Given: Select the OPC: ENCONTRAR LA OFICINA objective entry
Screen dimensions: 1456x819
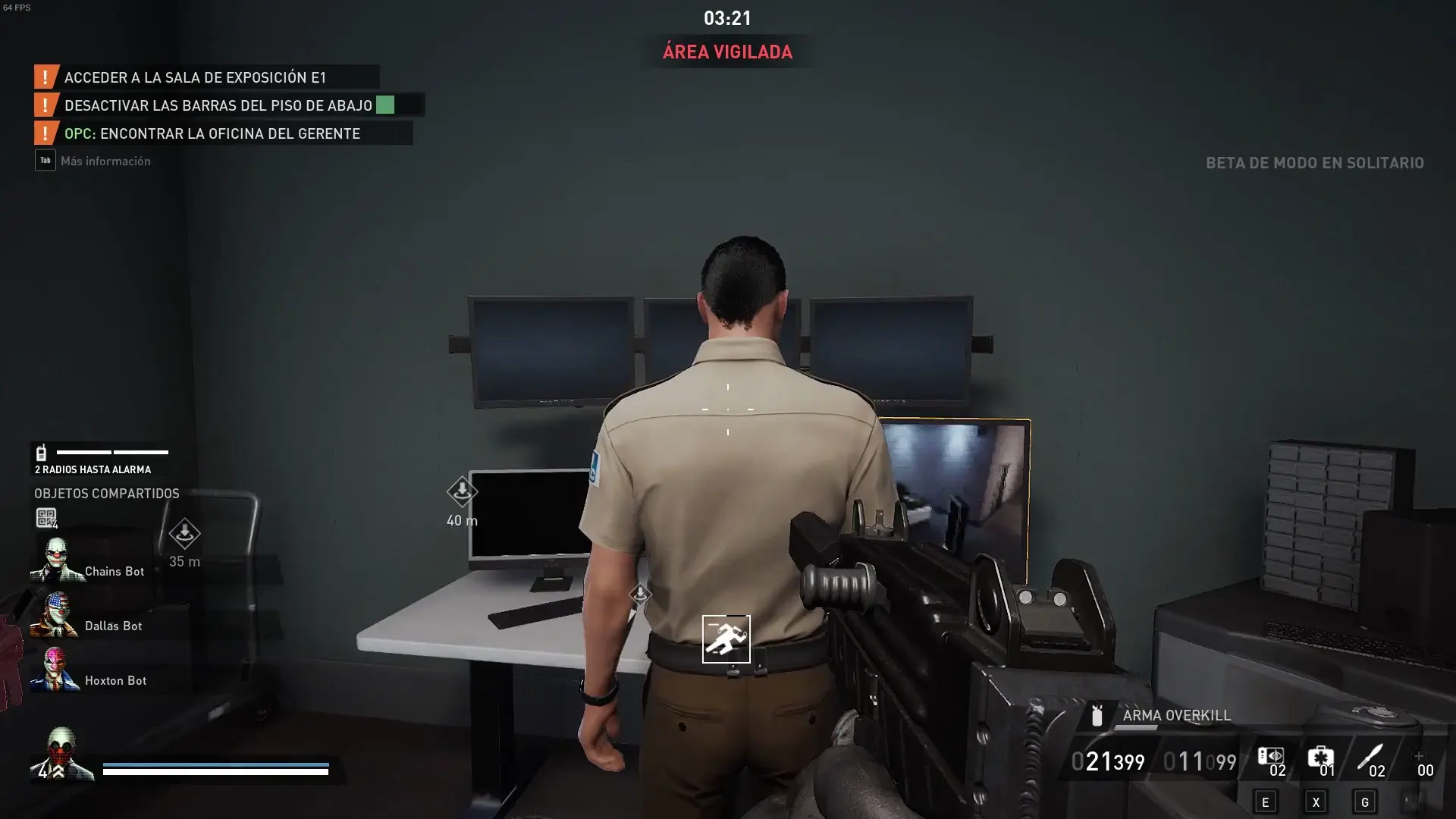Looking at the screenshot, I should (x=227, y=133).
